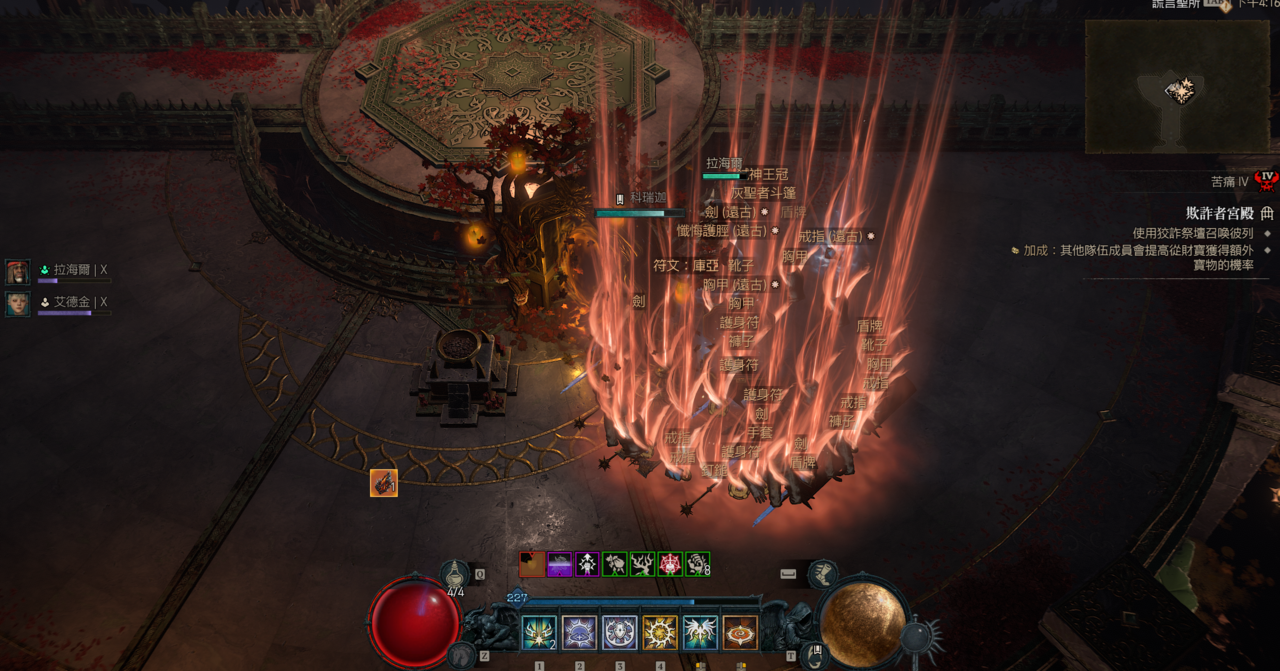The width and height of the screenshot is (1280, 671).
Task: Pick up the 灰聖者斗篷 item label
Action: pos(763,193)
